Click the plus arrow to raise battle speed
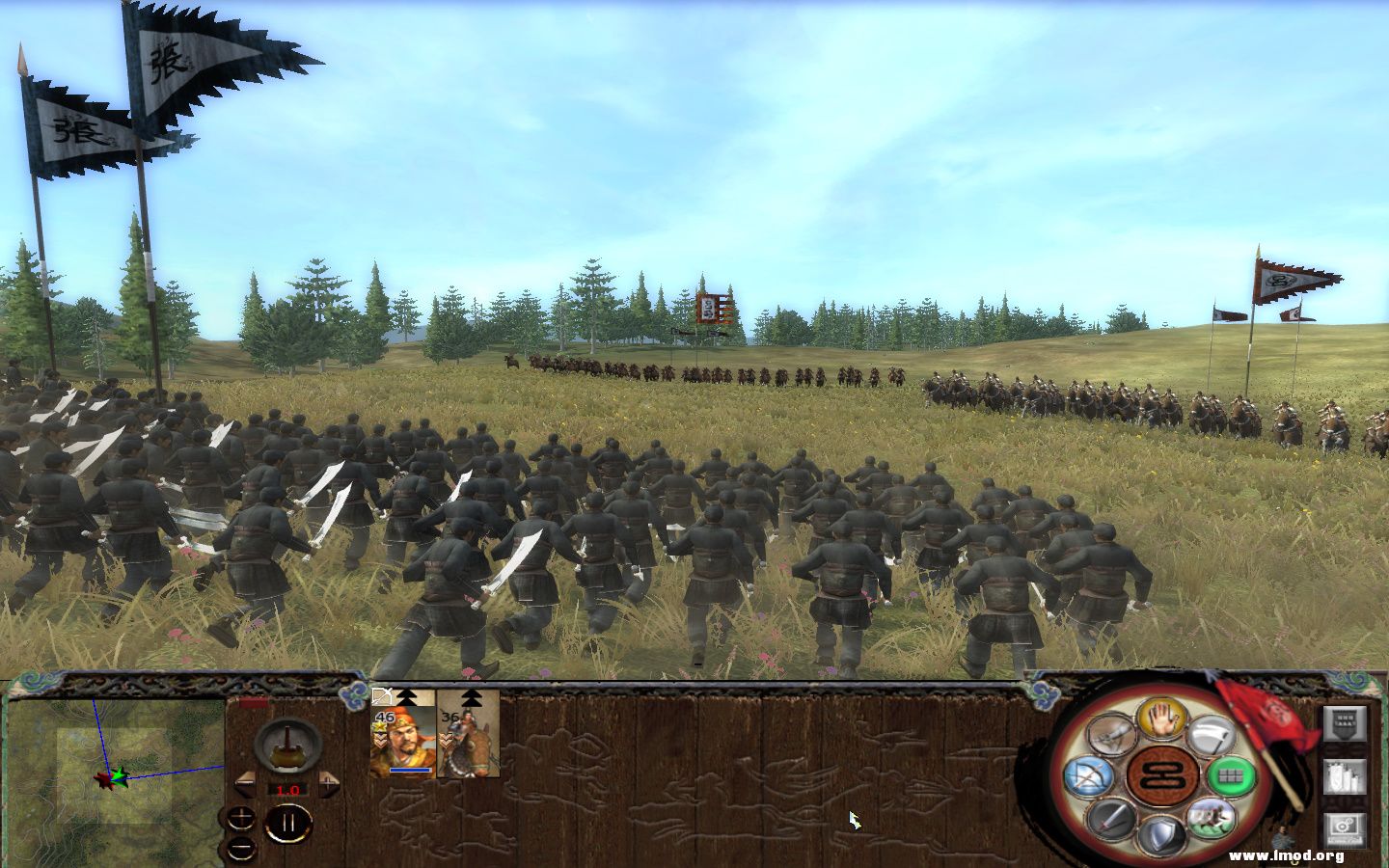 [328, 783]
